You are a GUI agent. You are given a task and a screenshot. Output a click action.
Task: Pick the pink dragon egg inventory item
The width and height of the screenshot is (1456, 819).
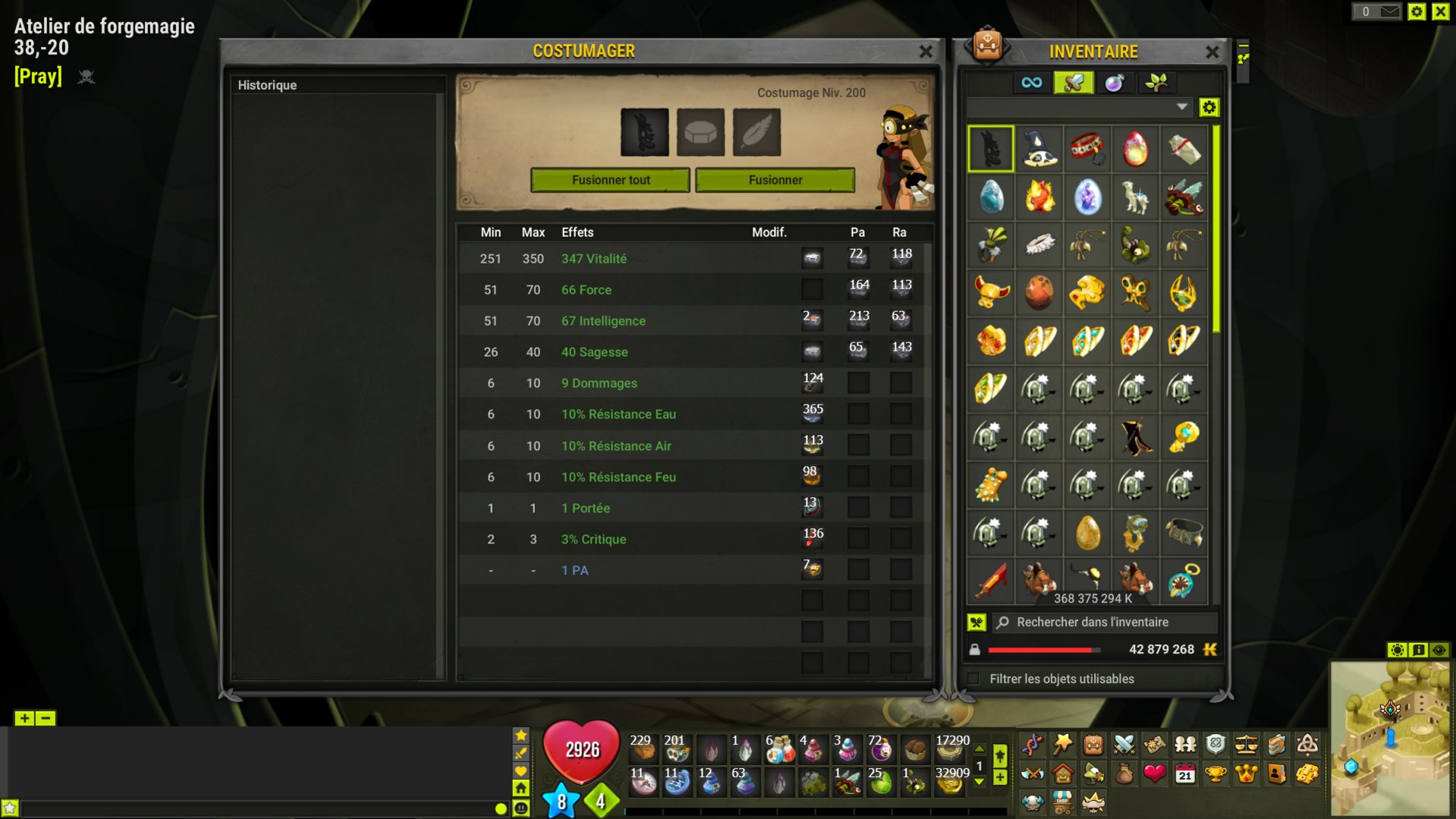(x=1135, y=149)
